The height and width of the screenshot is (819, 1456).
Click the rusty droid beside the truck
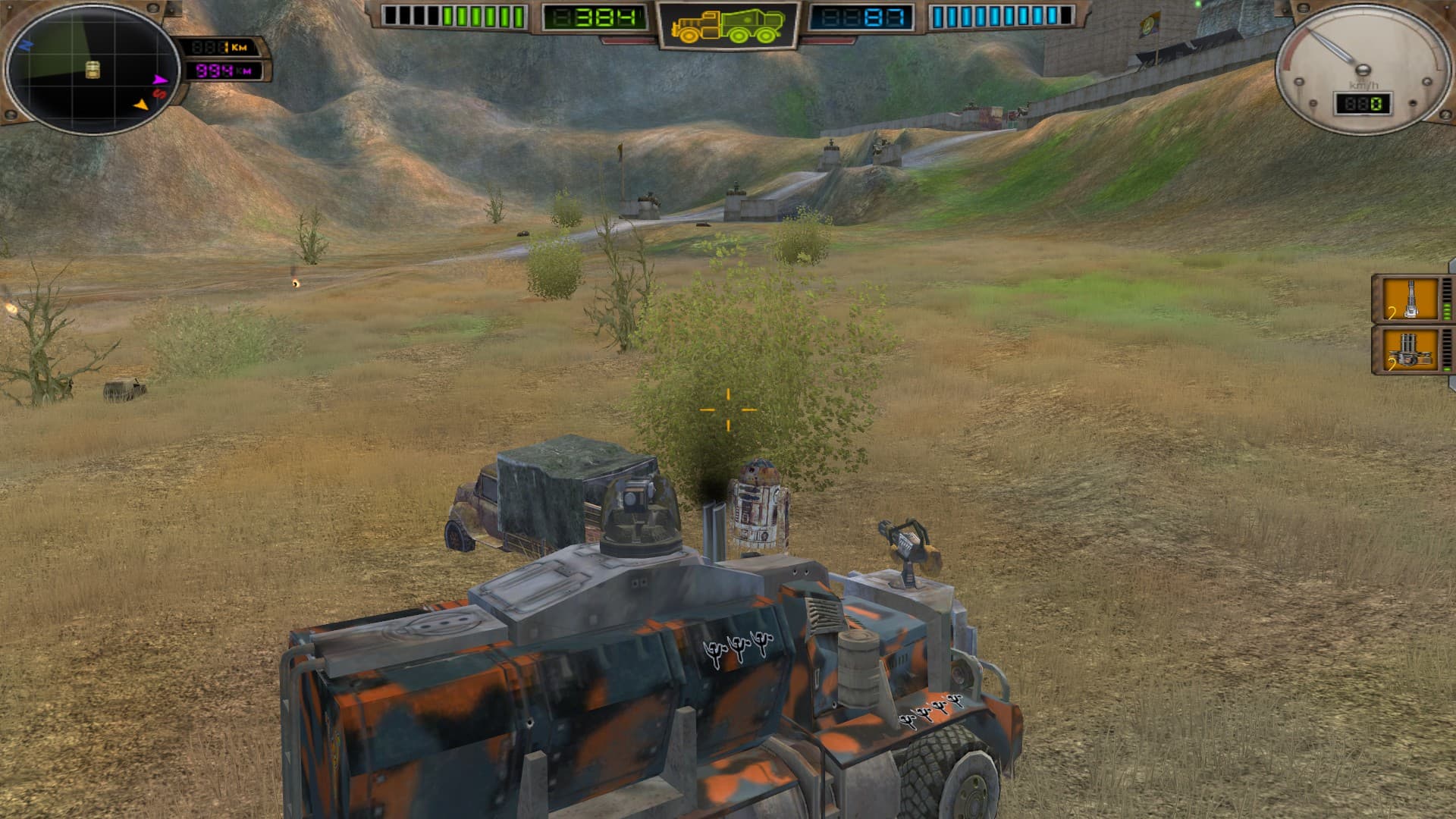coord(758,504)
